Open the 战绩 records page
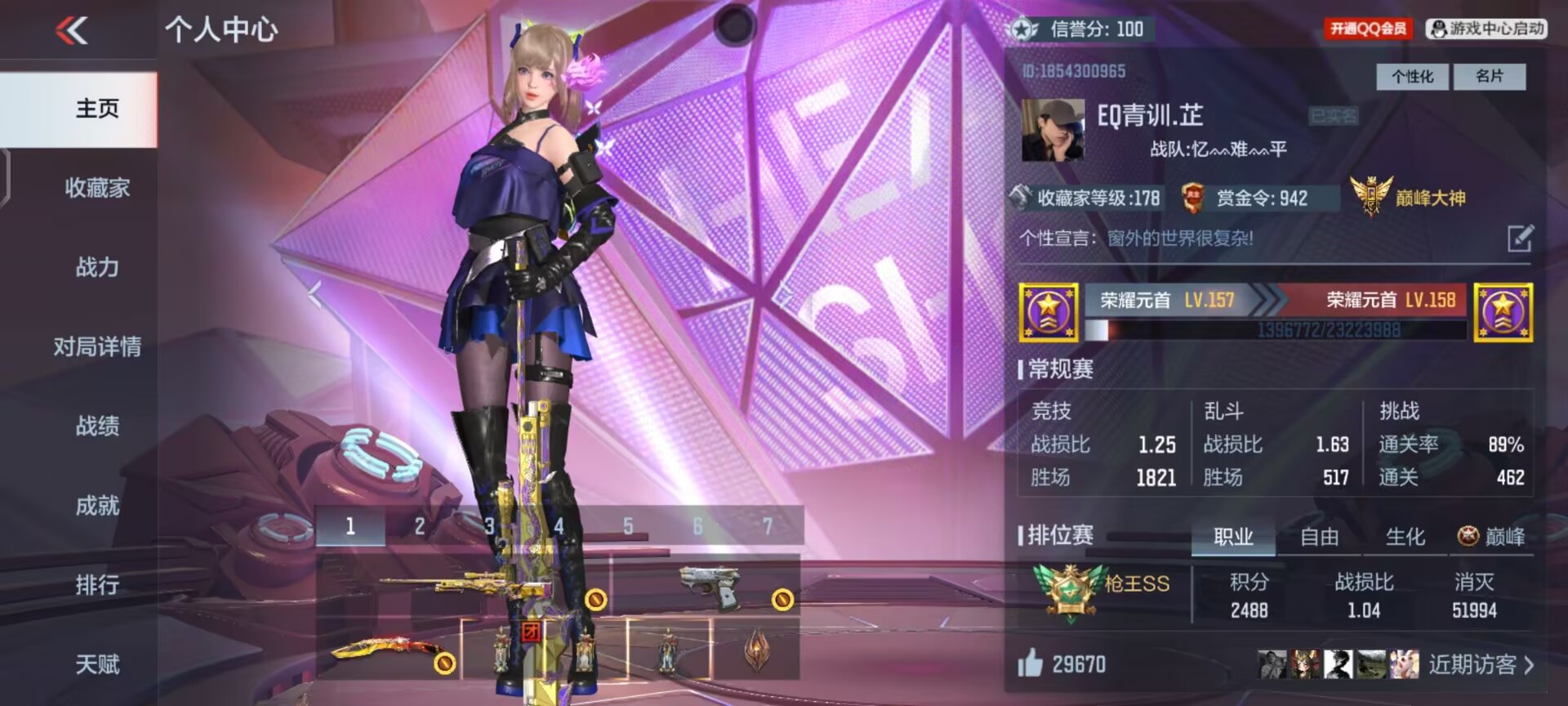The width and height of the screenshot is (1568, 706). coord(97,426)
